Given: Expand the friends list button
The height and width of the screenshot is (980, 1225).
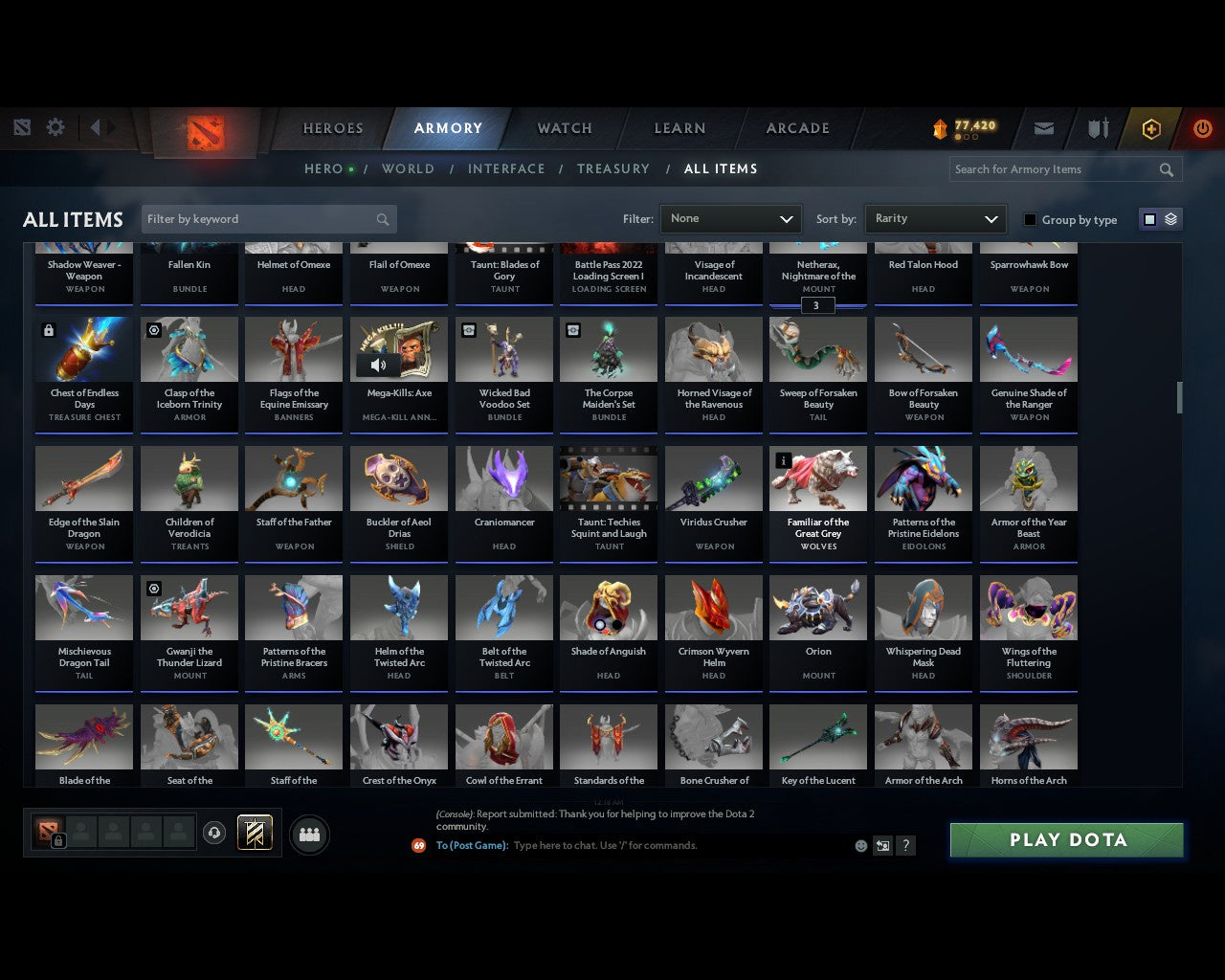Looking at the screenshot, I should point(309,834).
